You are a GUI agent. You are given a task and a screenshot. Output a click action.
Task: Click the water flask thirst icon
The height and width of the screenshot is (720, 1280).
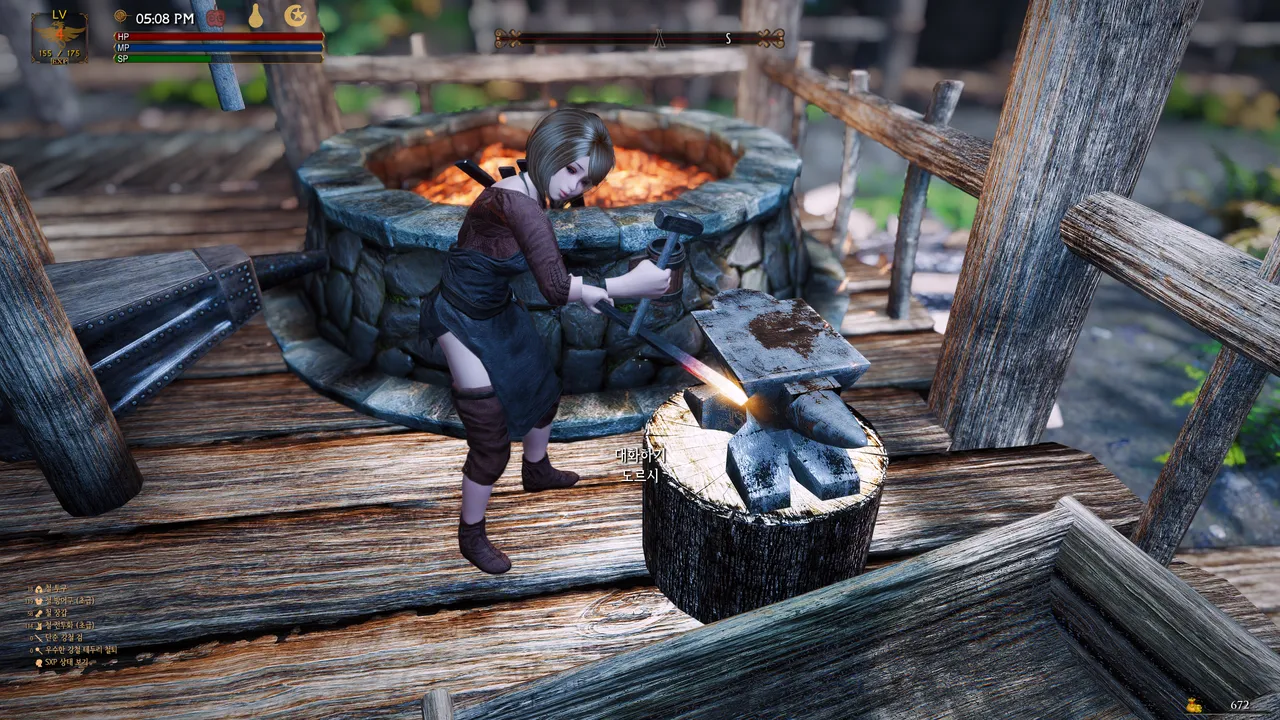(x=255, y=16)
